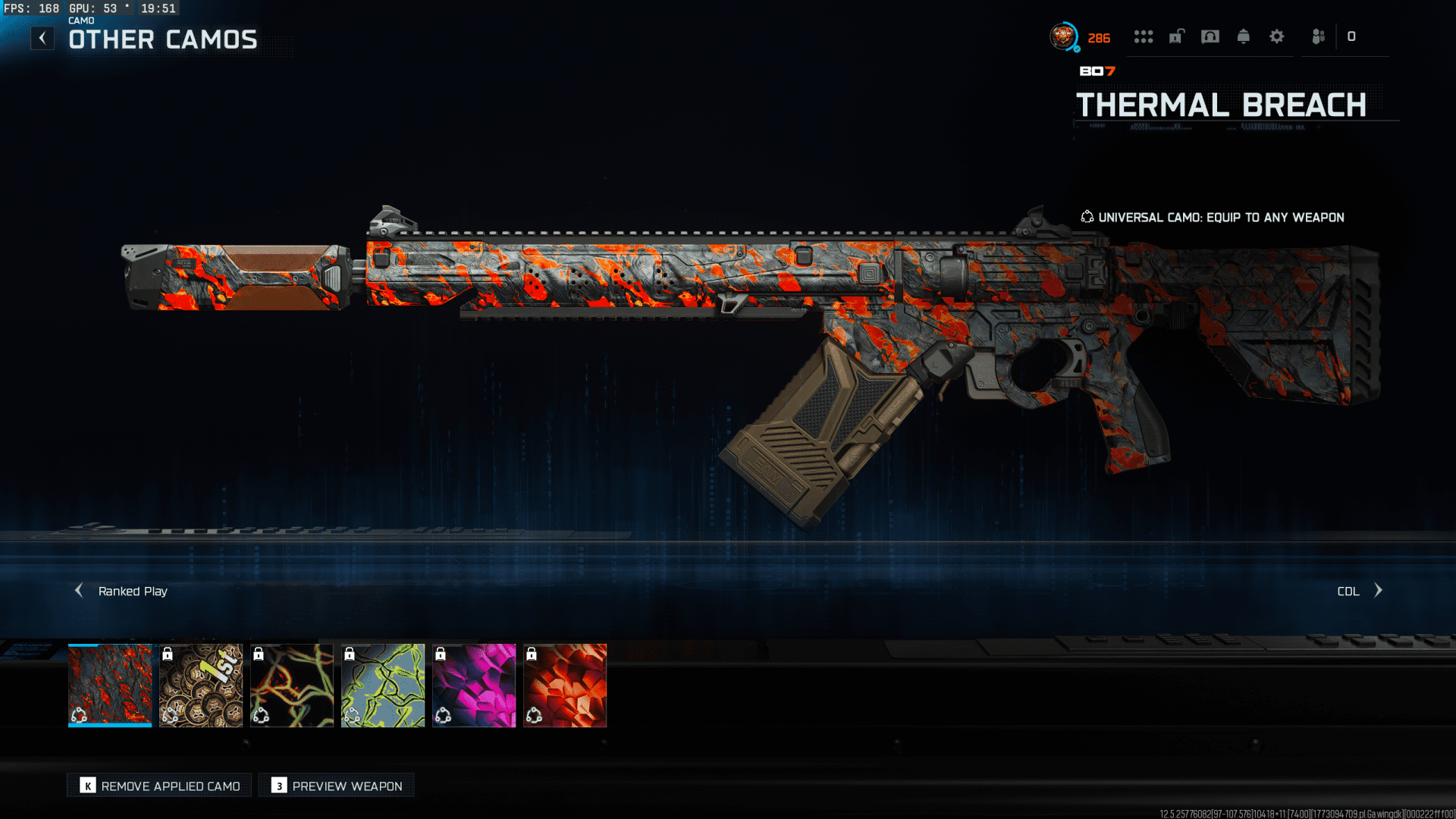The image size is (1456, 819).
Task: Go back using the back arrow
Action: coord(42,38)
